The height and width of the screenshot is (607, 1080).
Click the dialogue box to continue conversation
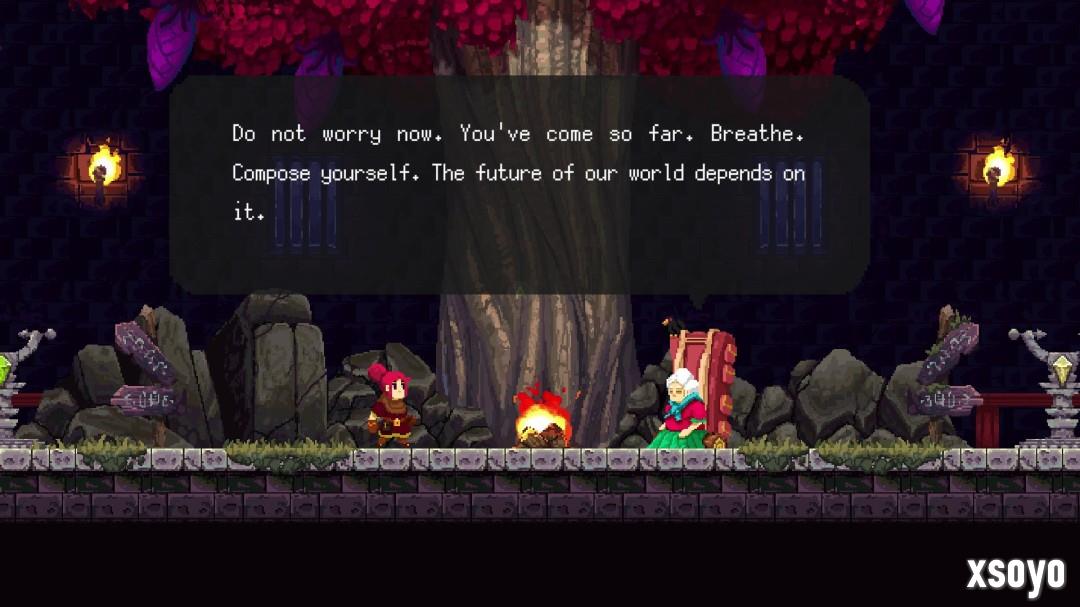(518, 185)
